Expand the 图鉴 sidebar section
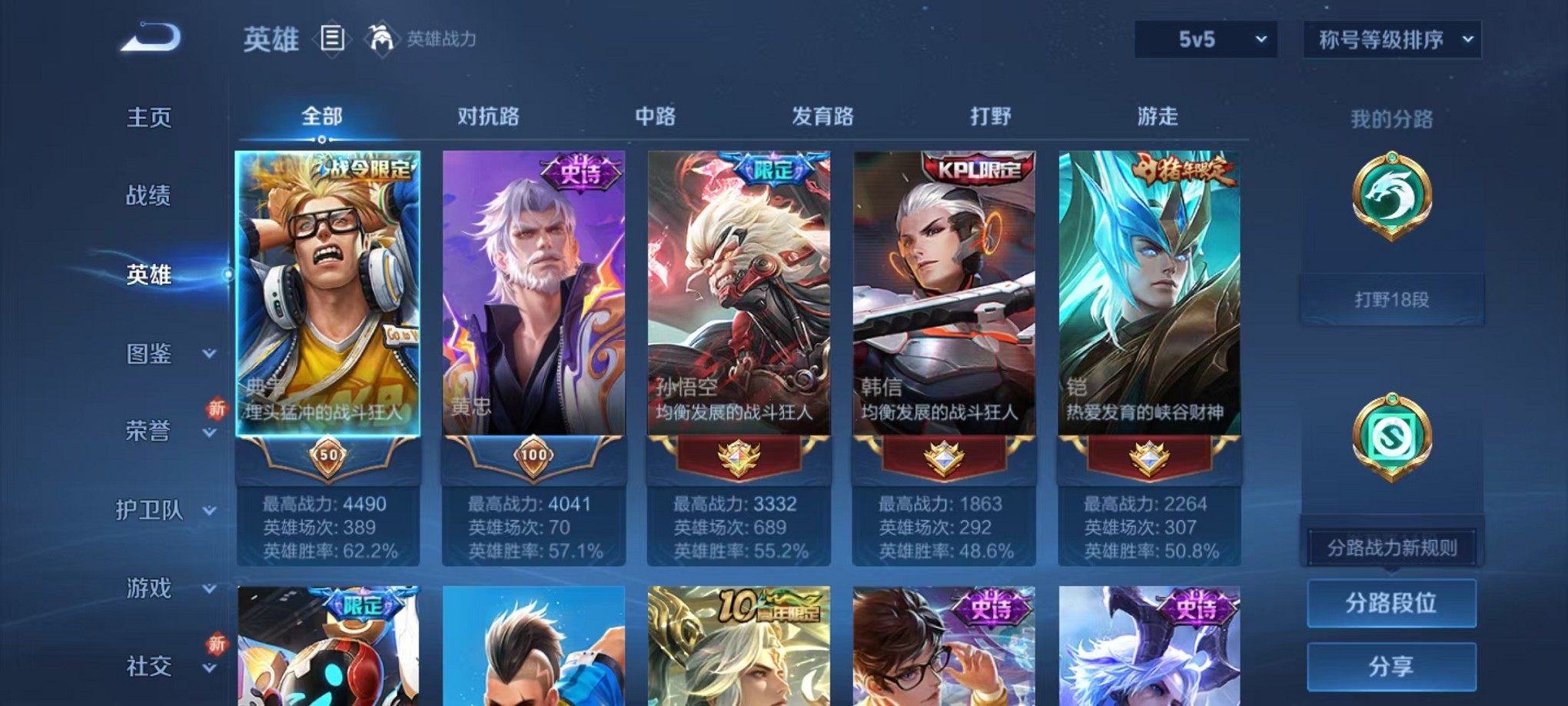The image size is (1568, 706). tap(151, 354)
